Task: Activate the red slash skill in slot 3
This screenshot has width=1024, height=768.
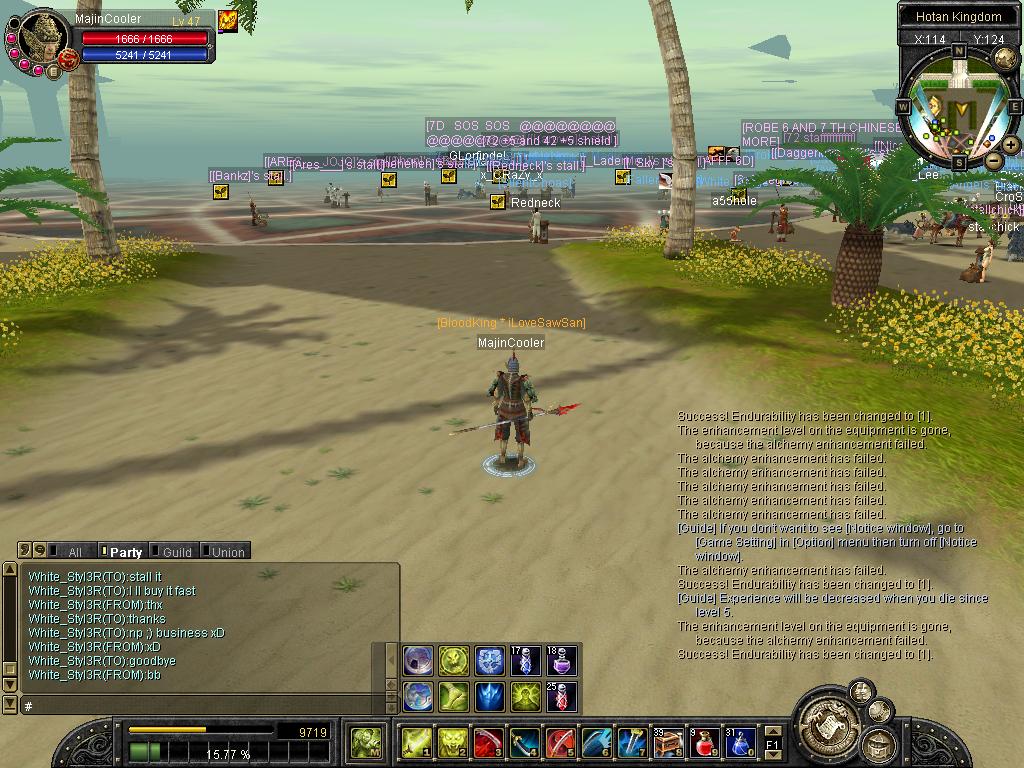Action: point(488,743)
